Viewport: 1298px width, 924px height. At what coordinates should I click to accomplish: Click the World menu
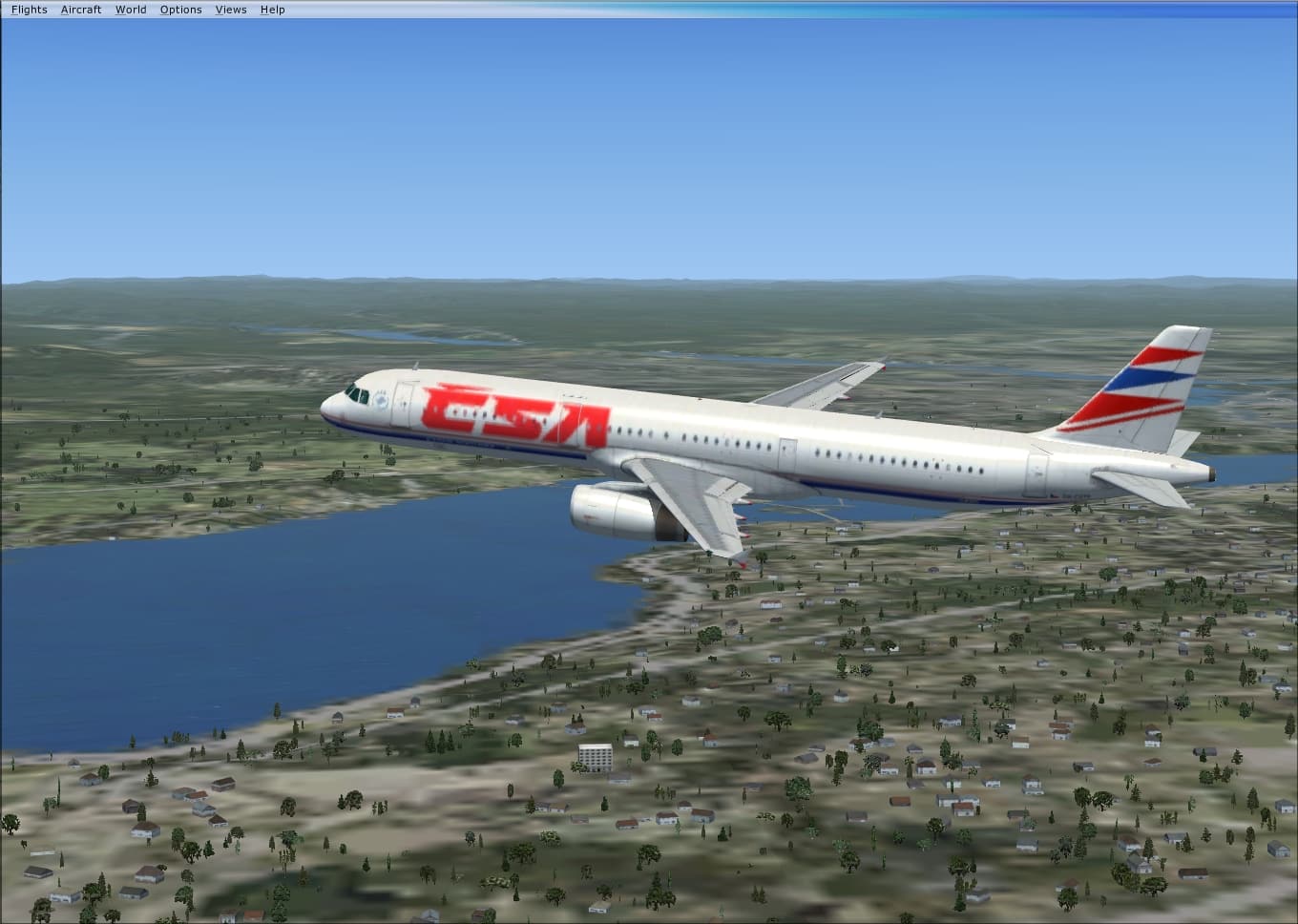[131, 10]
